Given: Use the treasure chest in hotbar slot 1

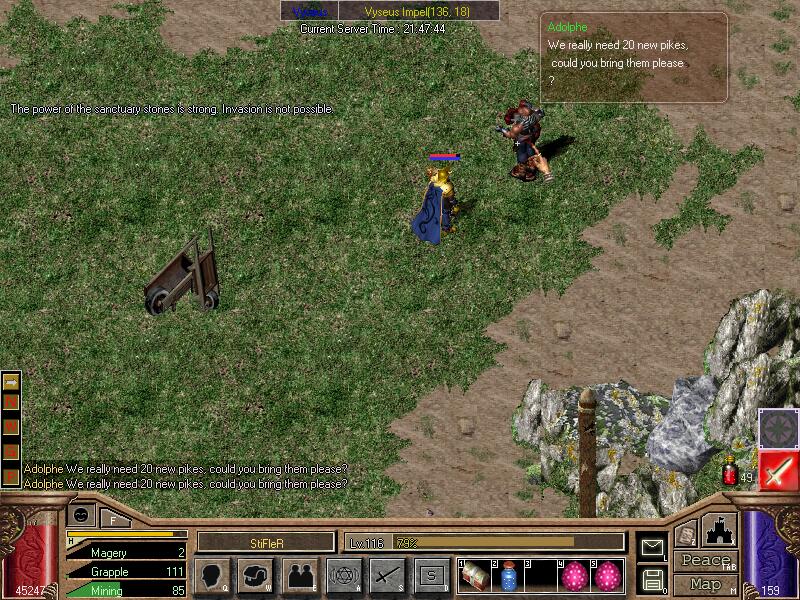Looking at the screenshot, I should coord(475,575).
